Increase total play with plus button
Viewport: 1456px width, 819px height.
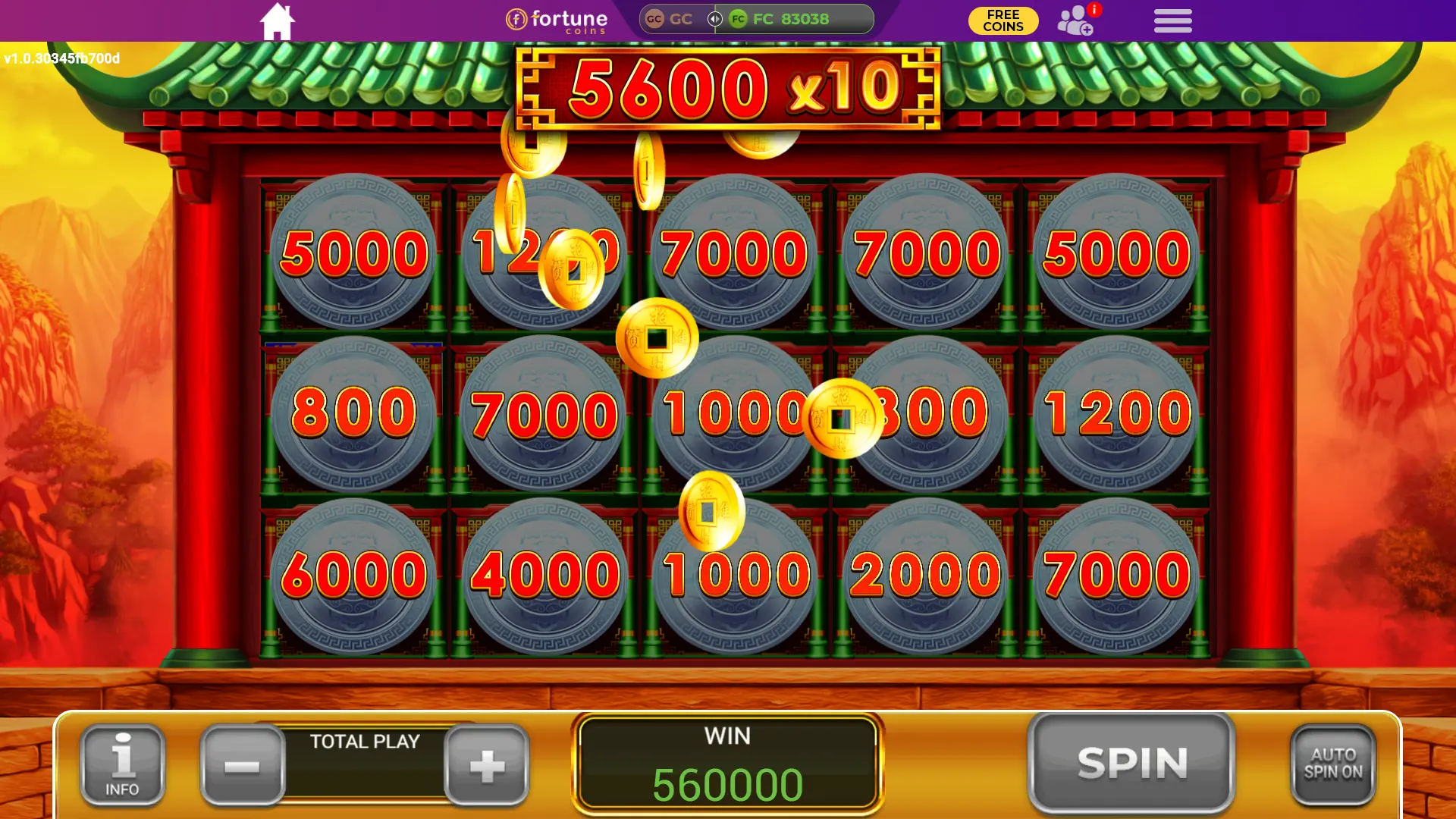[486, 765]
